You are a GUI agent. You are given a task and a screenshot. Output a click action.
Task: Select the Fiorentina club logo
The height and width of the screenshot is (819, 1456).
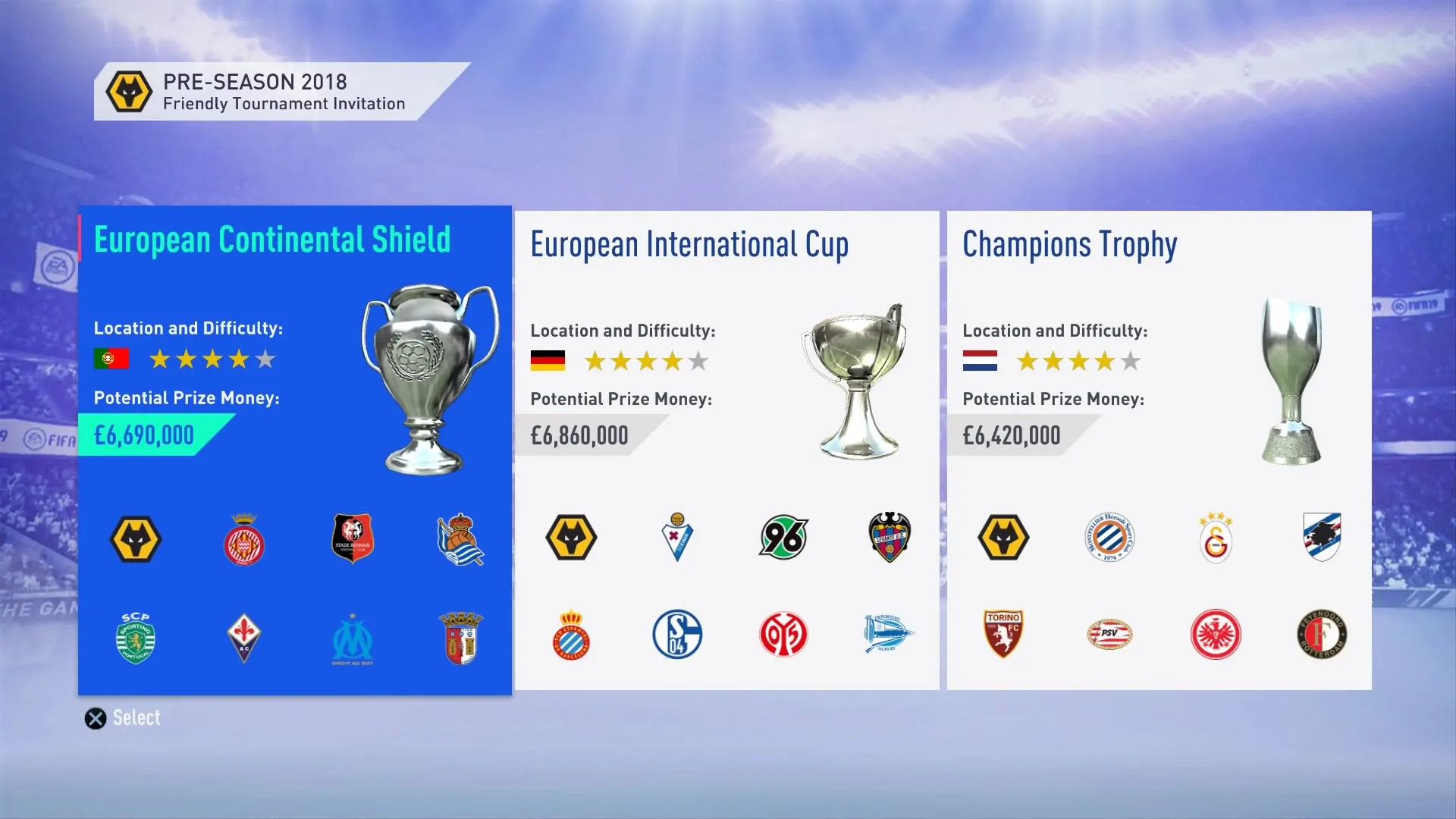[x=243, y=639]
